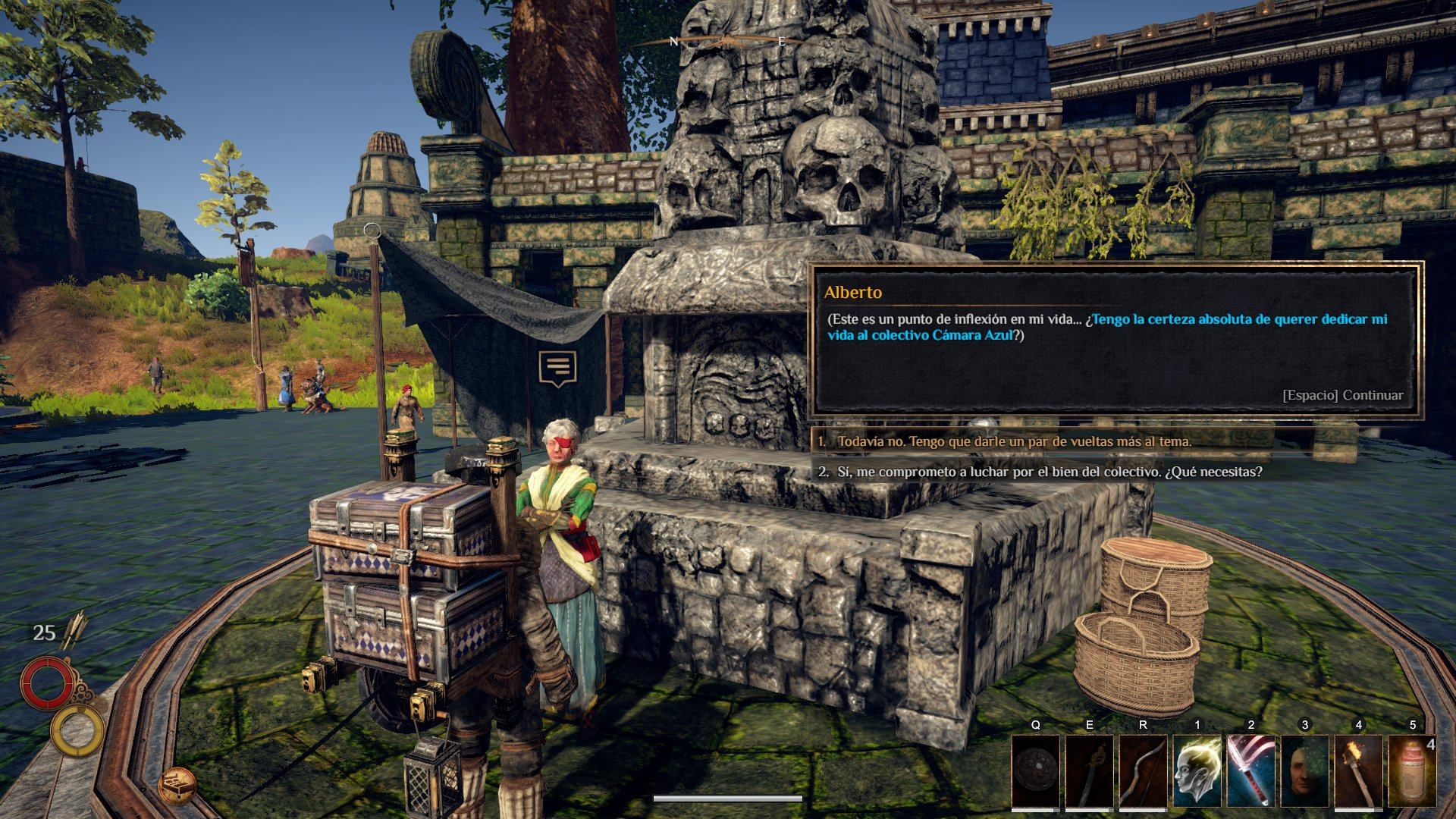Select the round shield quickslot
Image resolution: width=1456 pixels, height=819 pixels.
[1036, 770]
